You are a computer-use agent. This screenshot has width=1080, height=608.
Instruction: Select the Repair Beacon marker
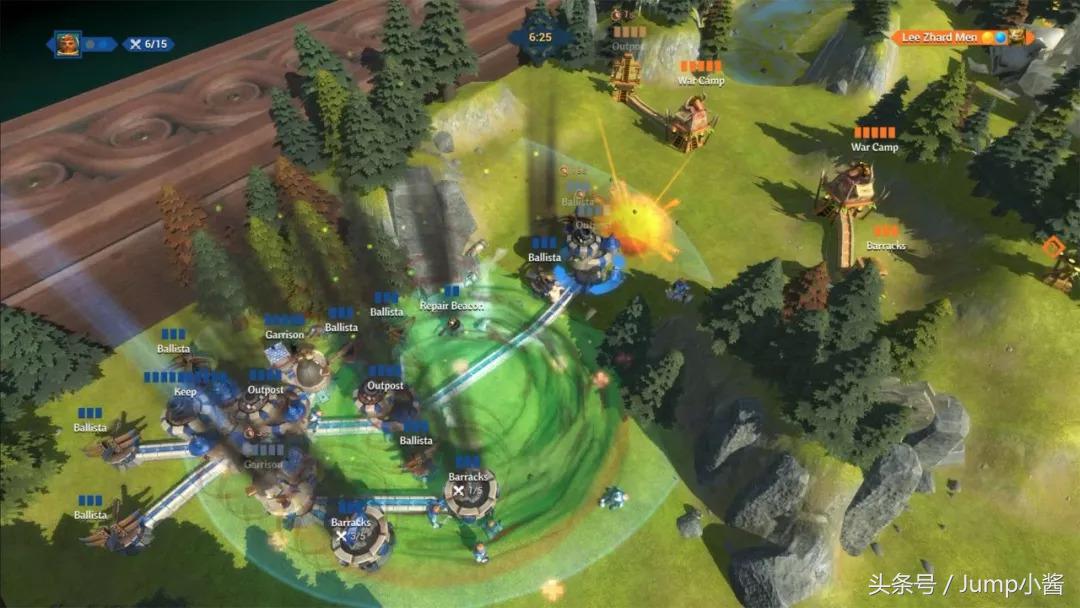click(451, 305)
